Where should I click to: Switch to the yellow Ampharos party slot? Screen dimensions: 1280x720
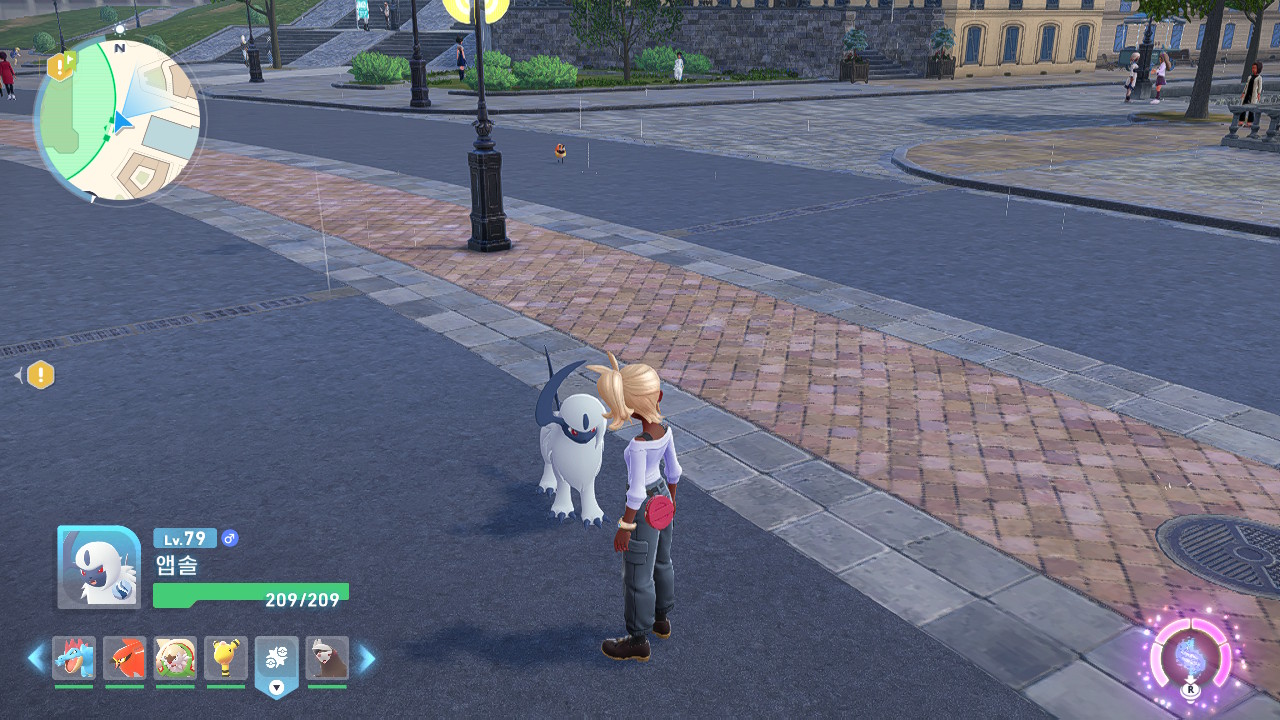click(x=226, y=658)
